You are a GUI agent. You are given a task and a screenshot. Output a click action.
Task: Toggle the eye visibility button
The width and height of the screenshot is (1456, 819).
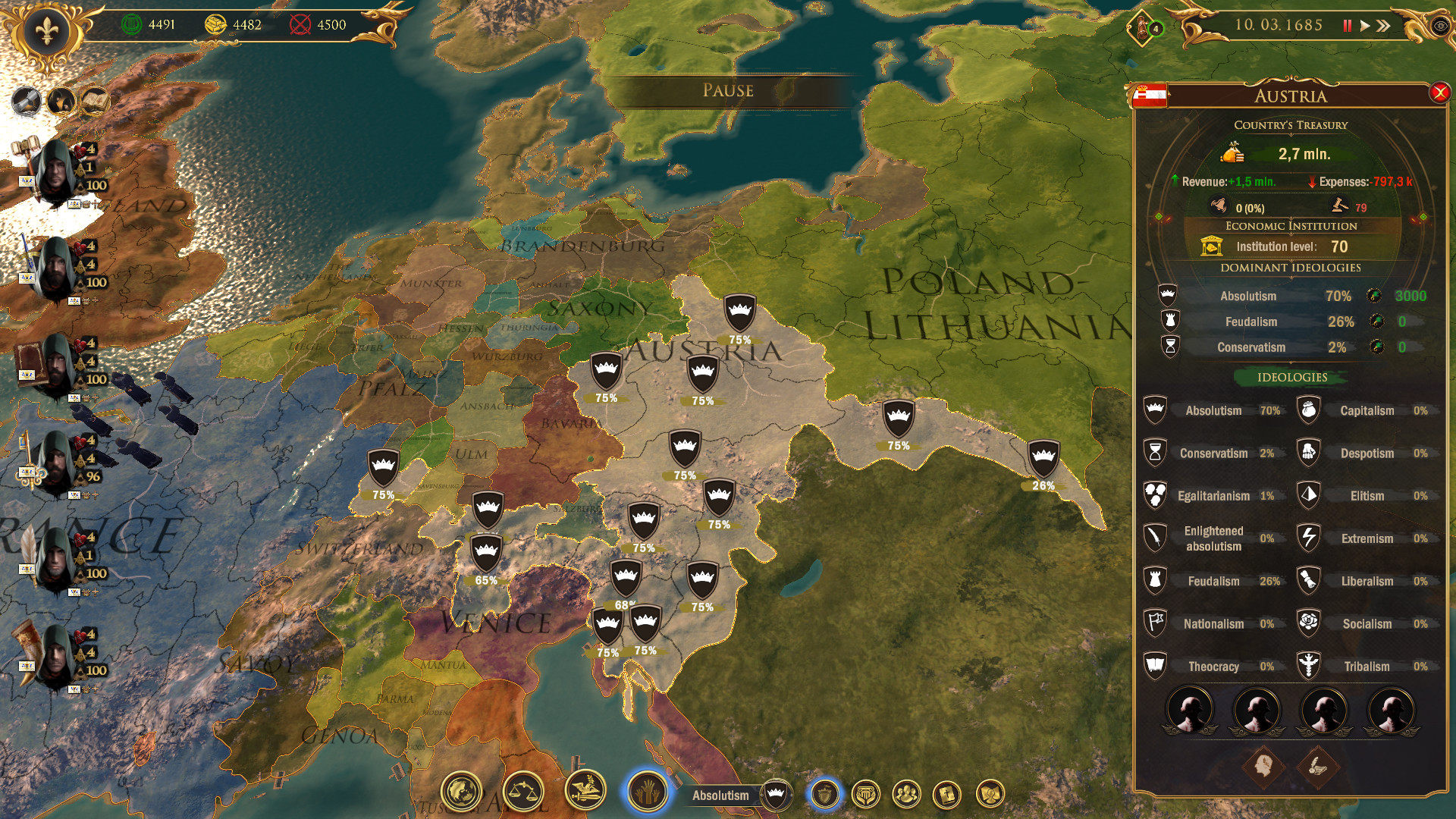coord(1439,26)
